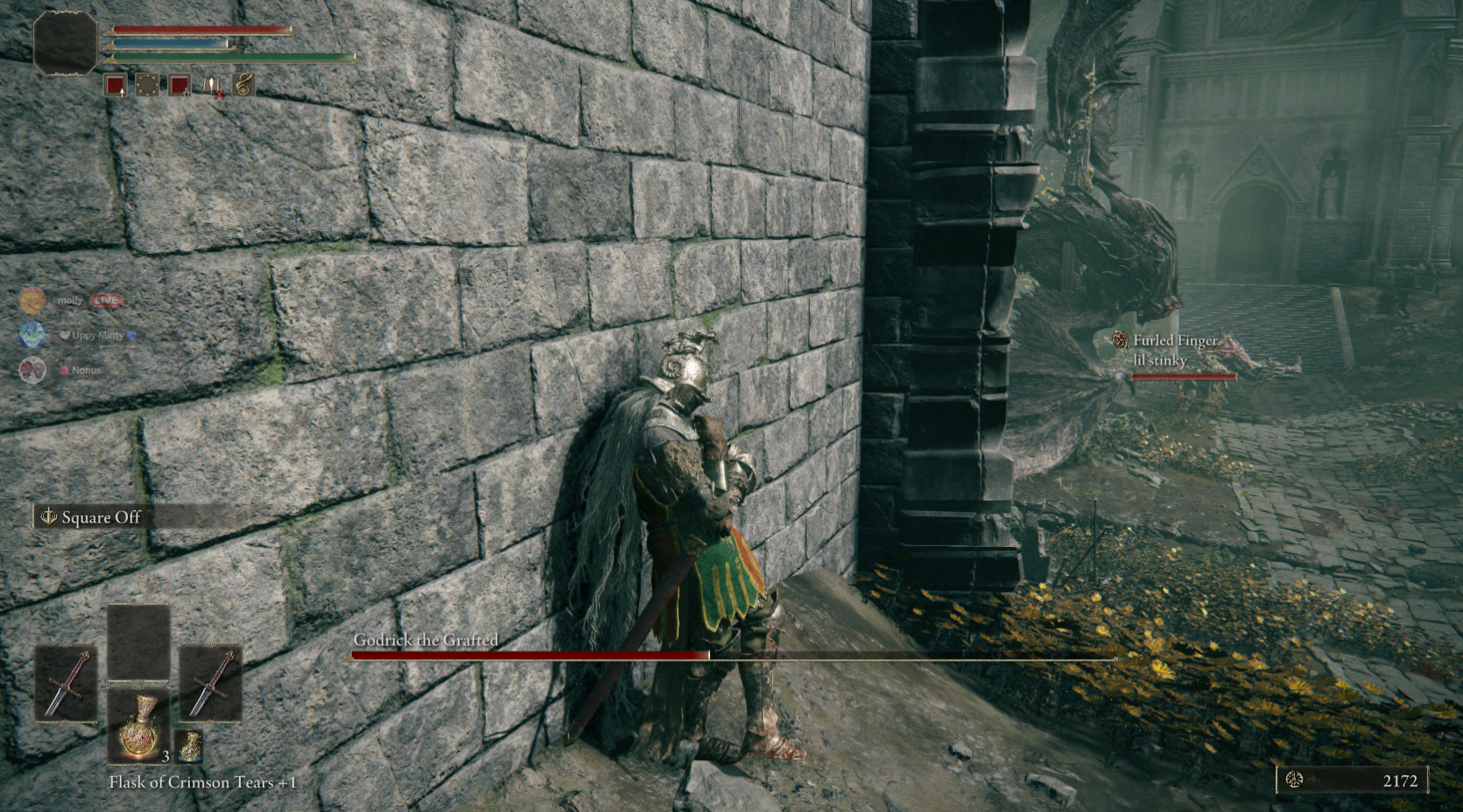This screenshot has height=812, width=1463.
Task: Choose the left-hand armament sword slot
Action: click(x=67, y=683)
